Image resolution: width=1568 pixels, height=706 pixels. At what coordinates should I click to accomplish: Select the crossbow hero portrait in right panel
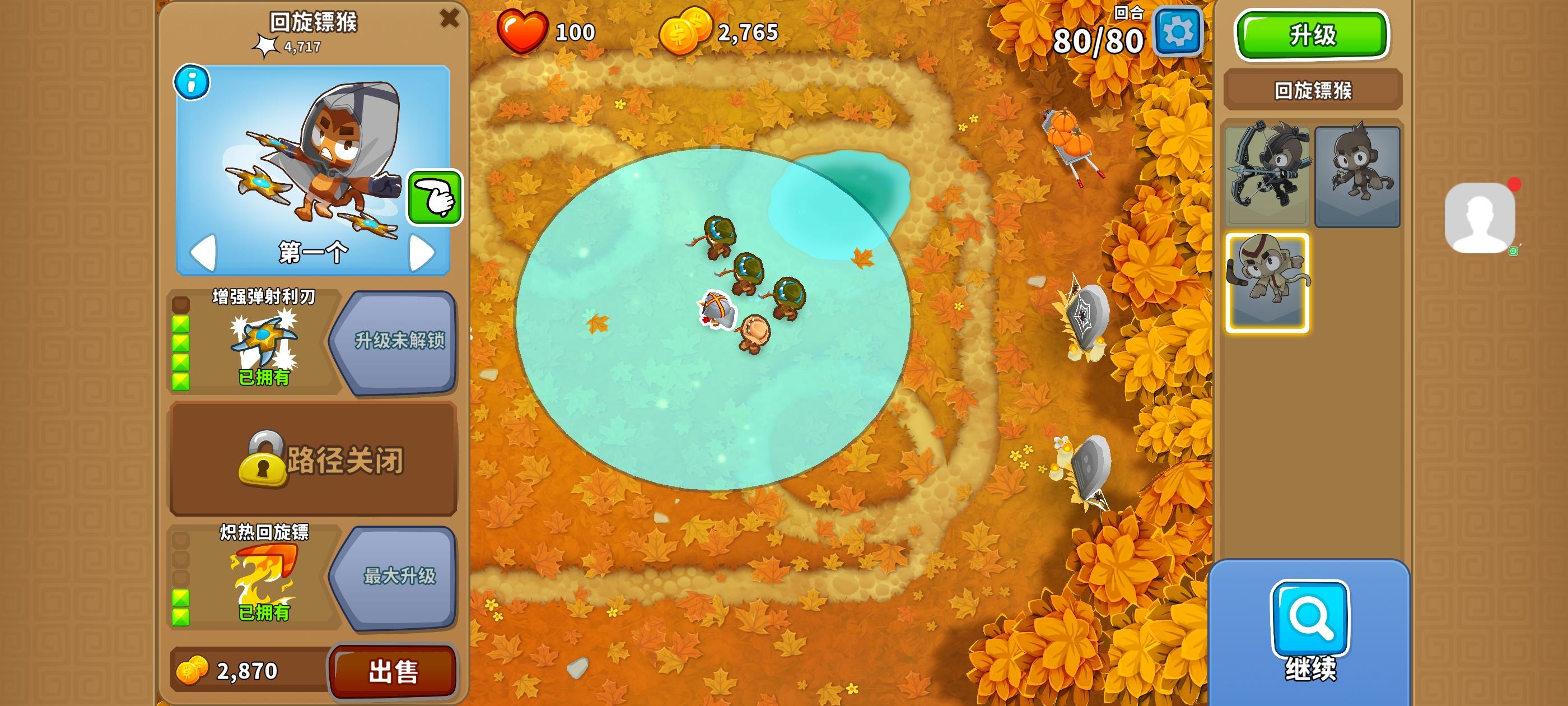click(x=1267, y=175)
